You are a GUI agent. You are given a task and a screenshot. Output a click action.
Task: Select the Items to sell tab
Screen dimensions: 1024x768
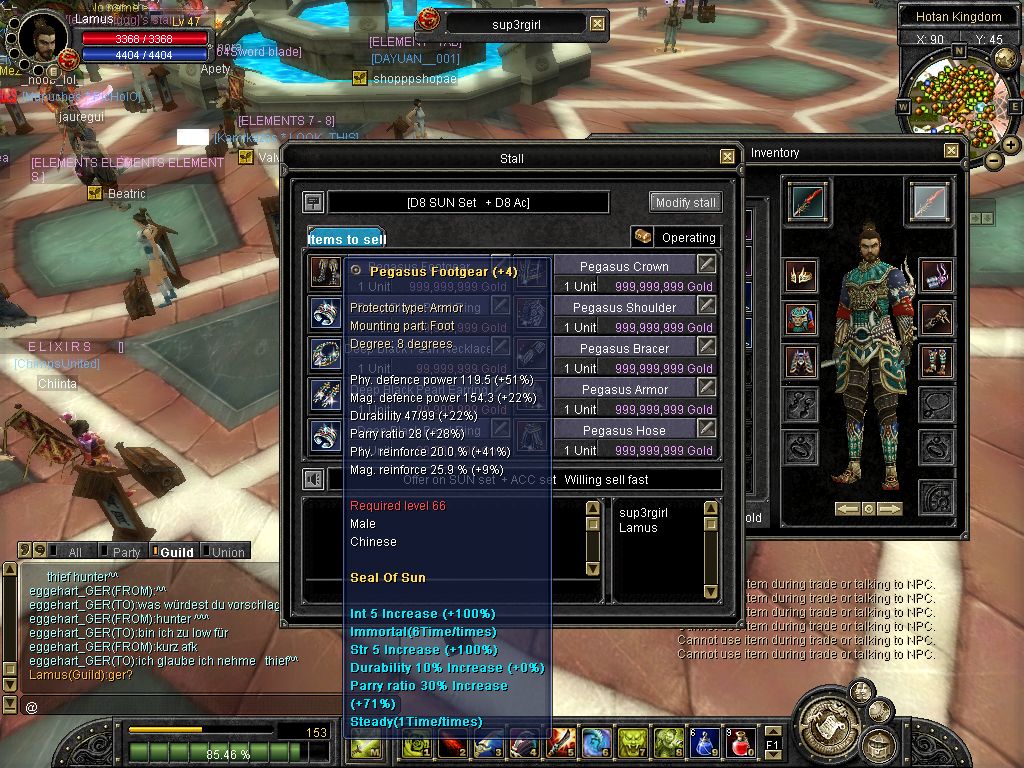click(346, 239)
